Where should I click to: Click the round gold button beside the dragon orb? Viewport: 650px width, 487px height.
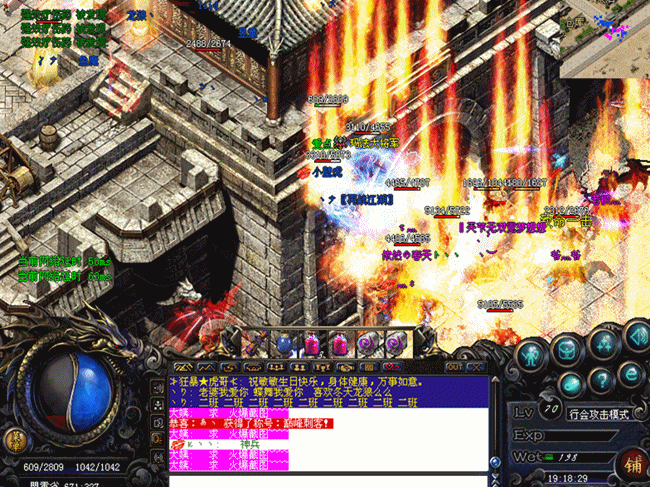[17, 440]
